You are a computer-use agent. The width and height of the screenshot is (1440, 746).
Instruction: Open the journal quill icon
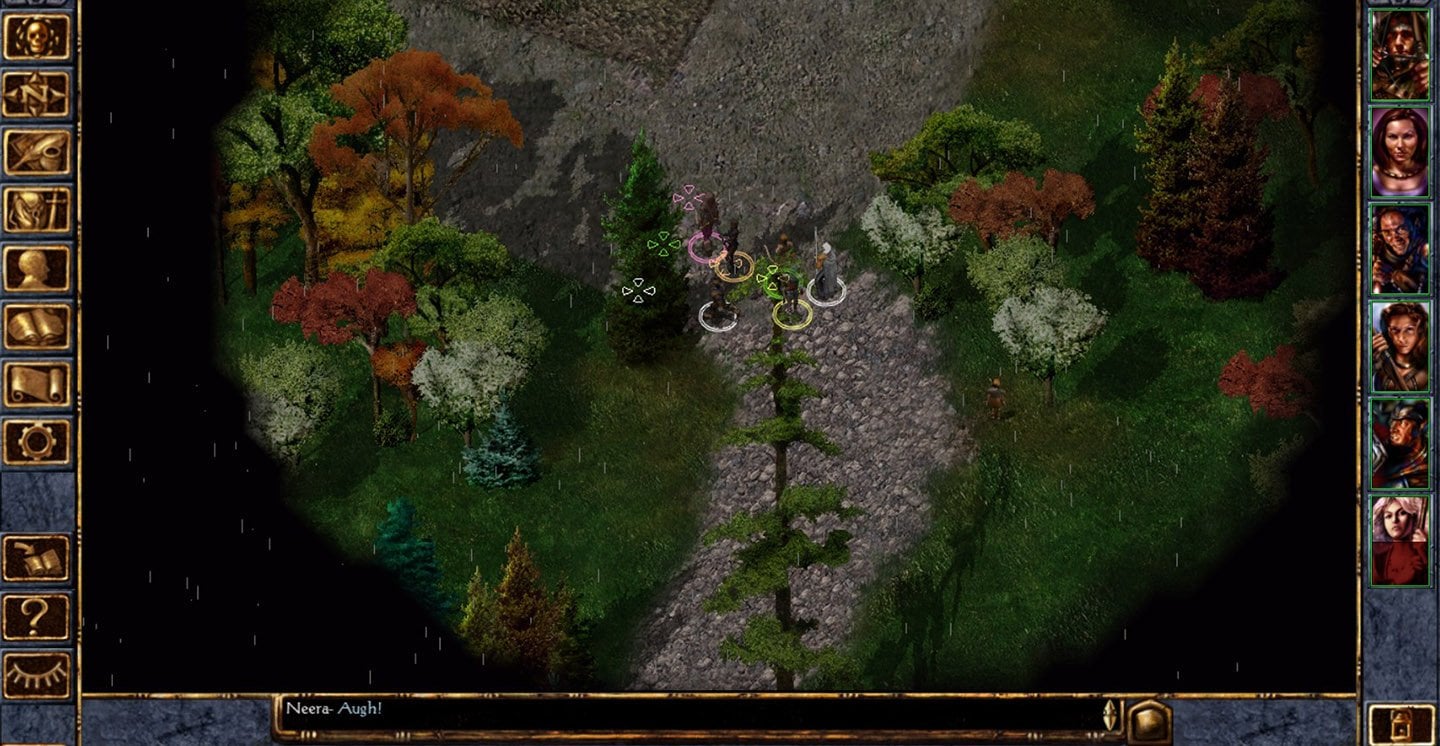click(x=38, y=152)
